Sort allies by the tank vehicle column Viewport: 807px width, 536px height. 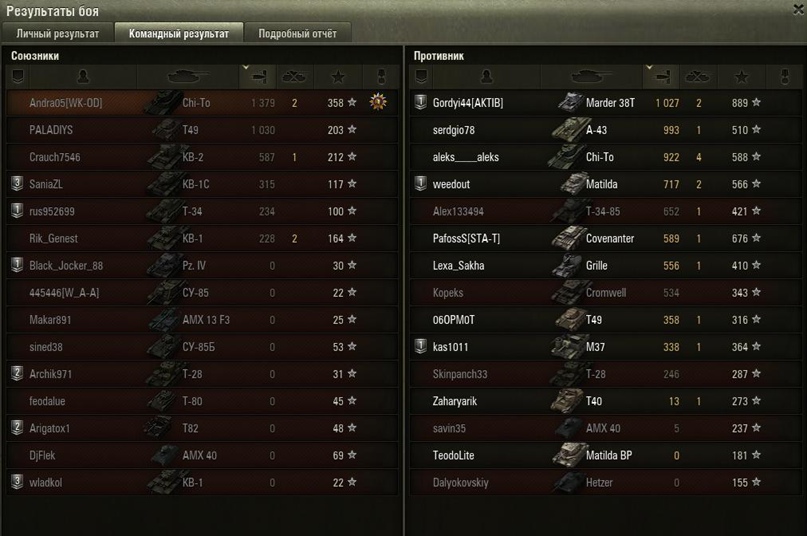(x=189, y=76)
